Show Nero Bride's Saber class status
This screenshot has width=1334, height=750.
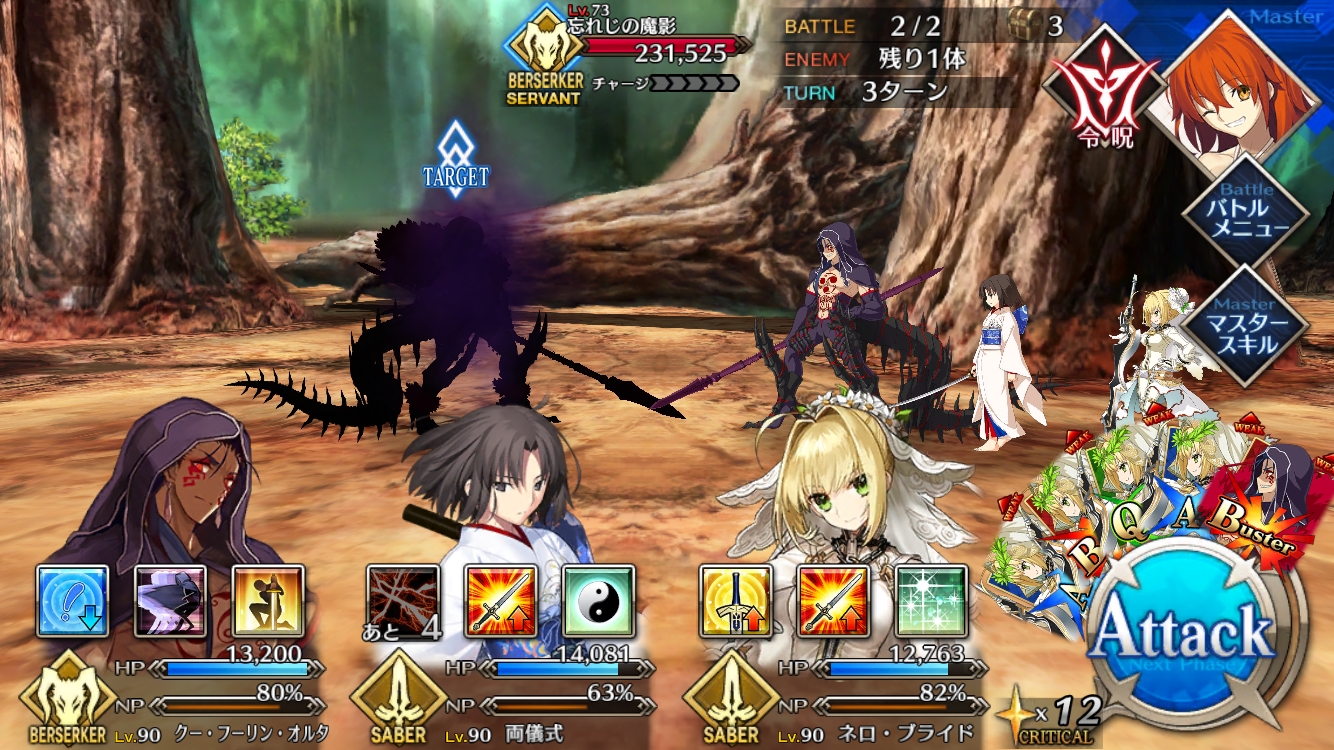[x=731, y=699]
